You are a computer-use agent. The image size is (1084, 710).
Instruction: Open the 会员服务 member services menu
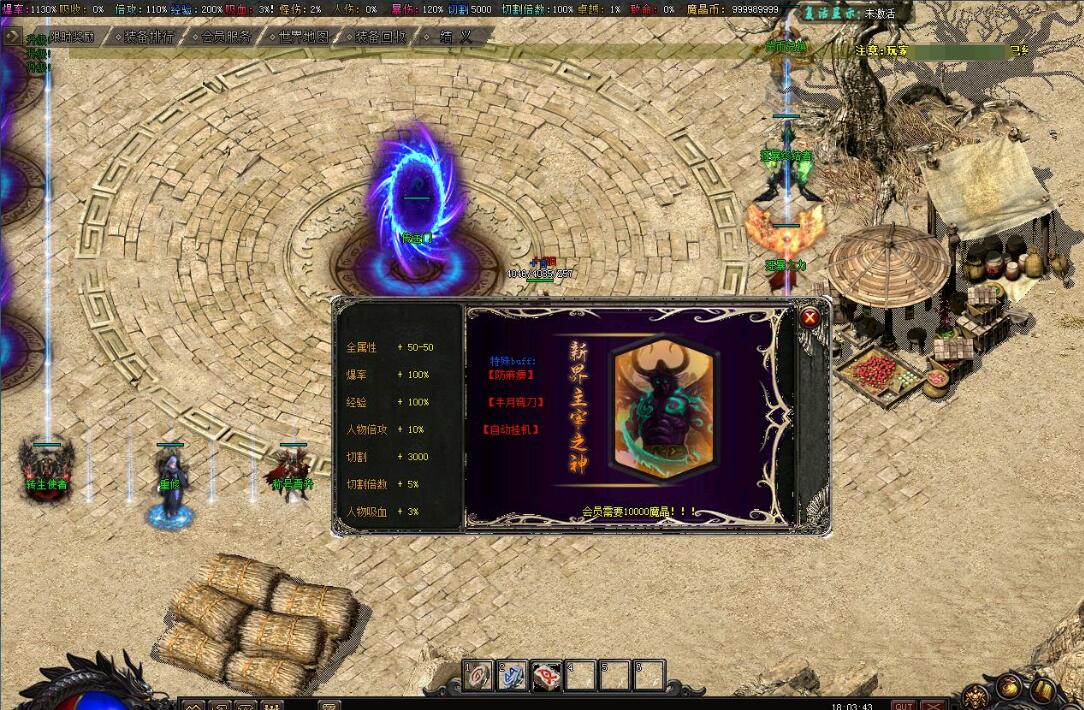(x=222, y=36)
